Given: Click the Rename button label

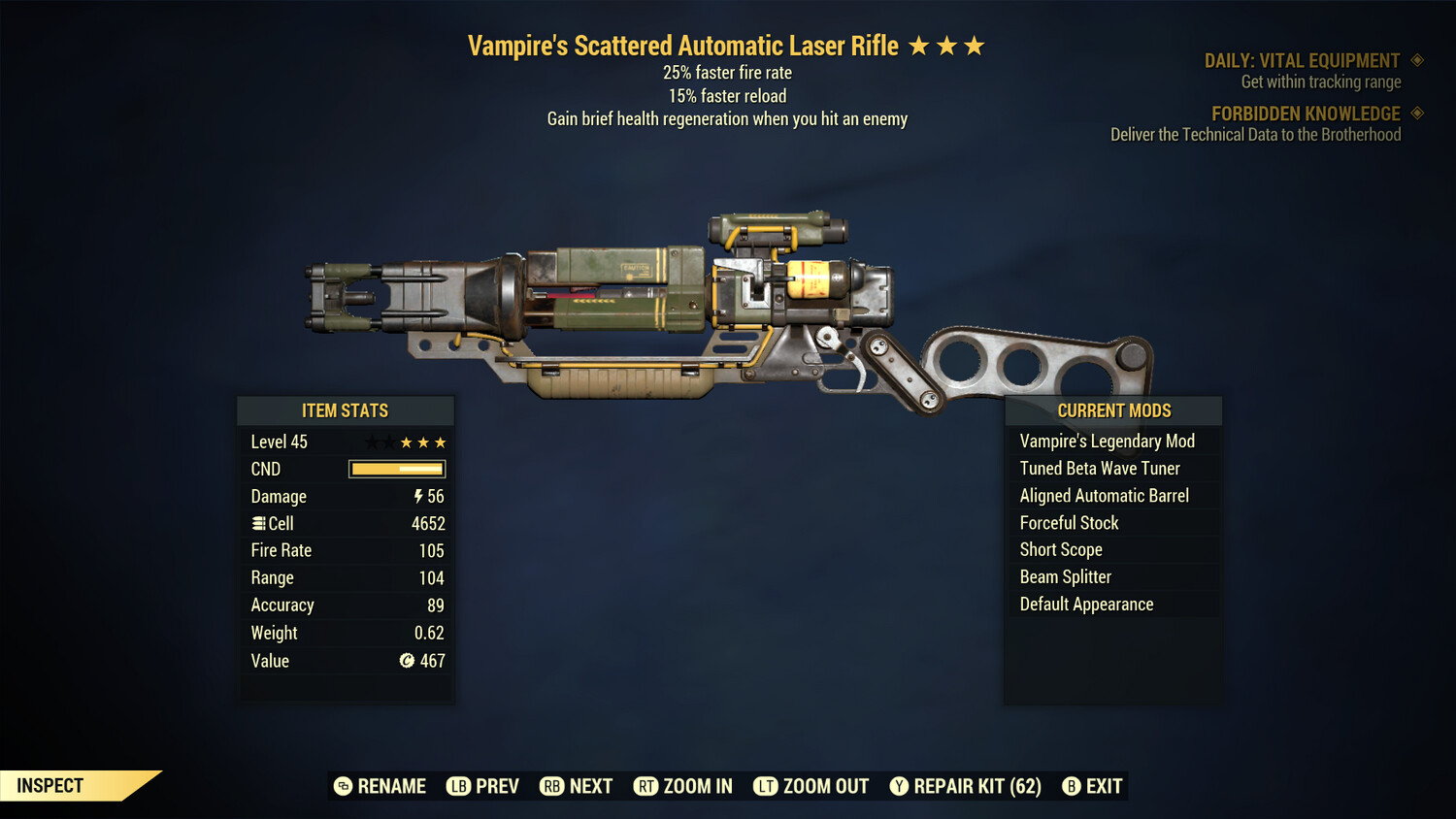Looking at the screenshot, I should 393,786.
